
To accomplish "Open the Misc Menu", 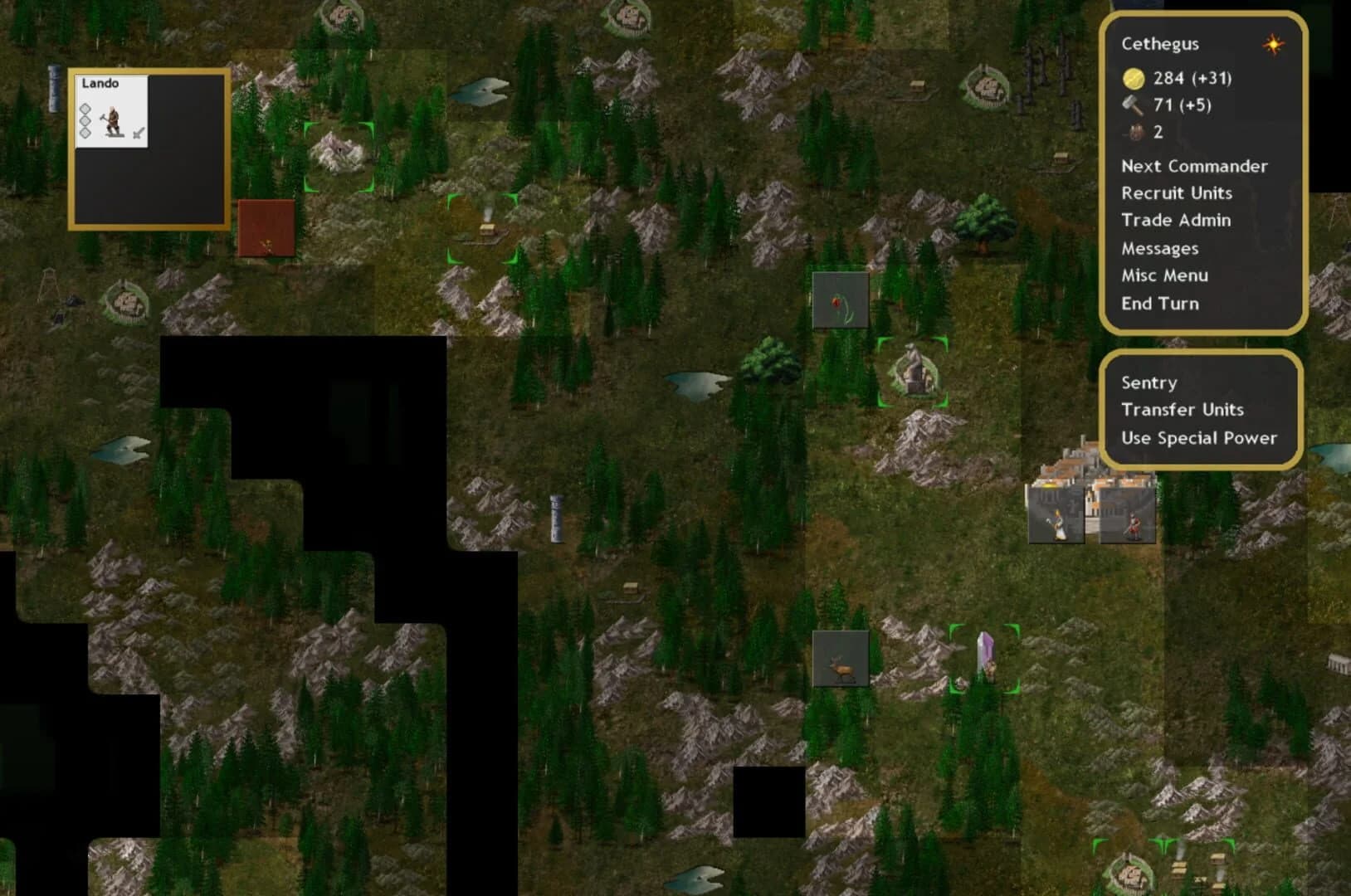I will pos(1164,275).
